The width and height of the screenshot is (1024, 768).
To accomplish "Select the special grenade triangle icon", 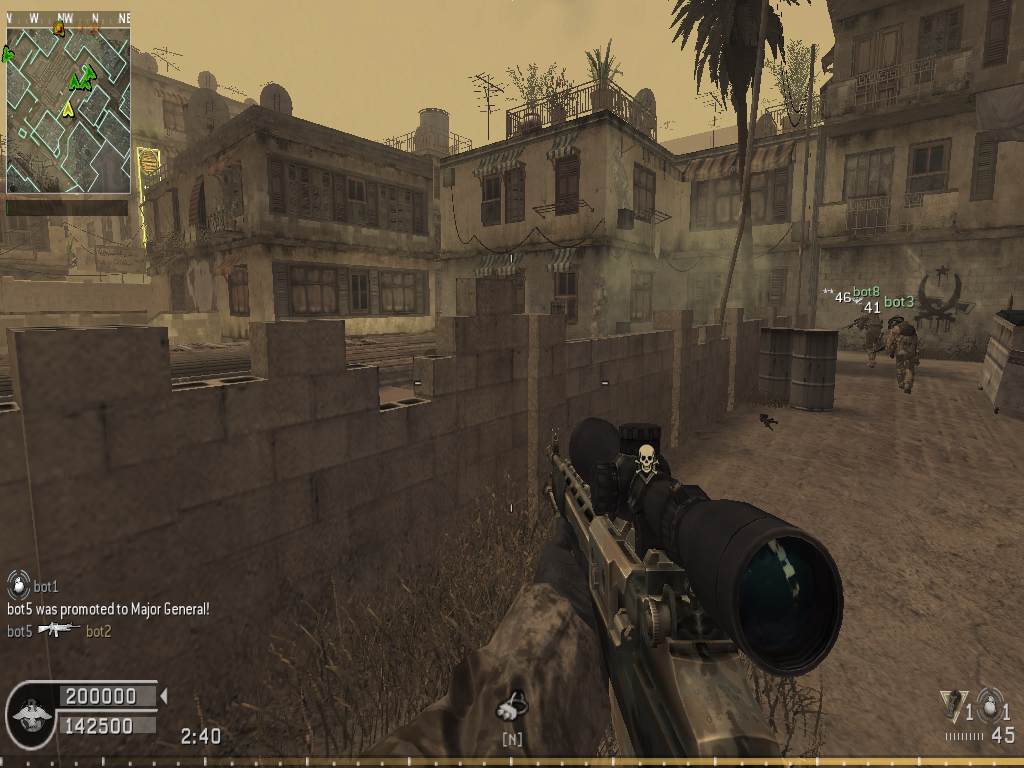I will pyautogui.click(x=951, y=704).
